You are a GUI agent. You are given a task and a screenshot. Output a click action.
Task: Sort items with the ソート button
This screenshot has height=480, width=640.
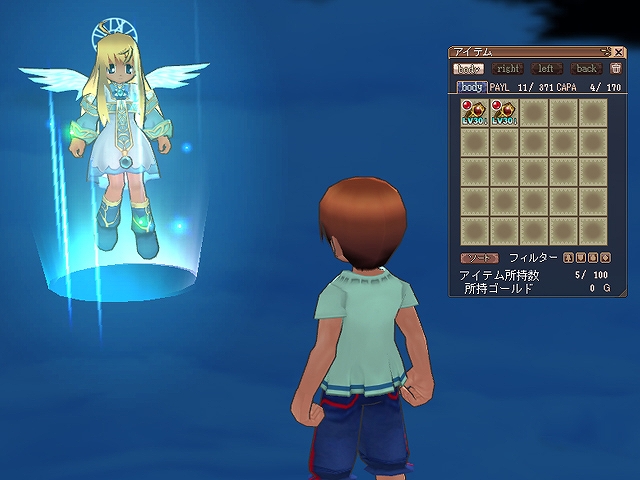tap(479, 257)
